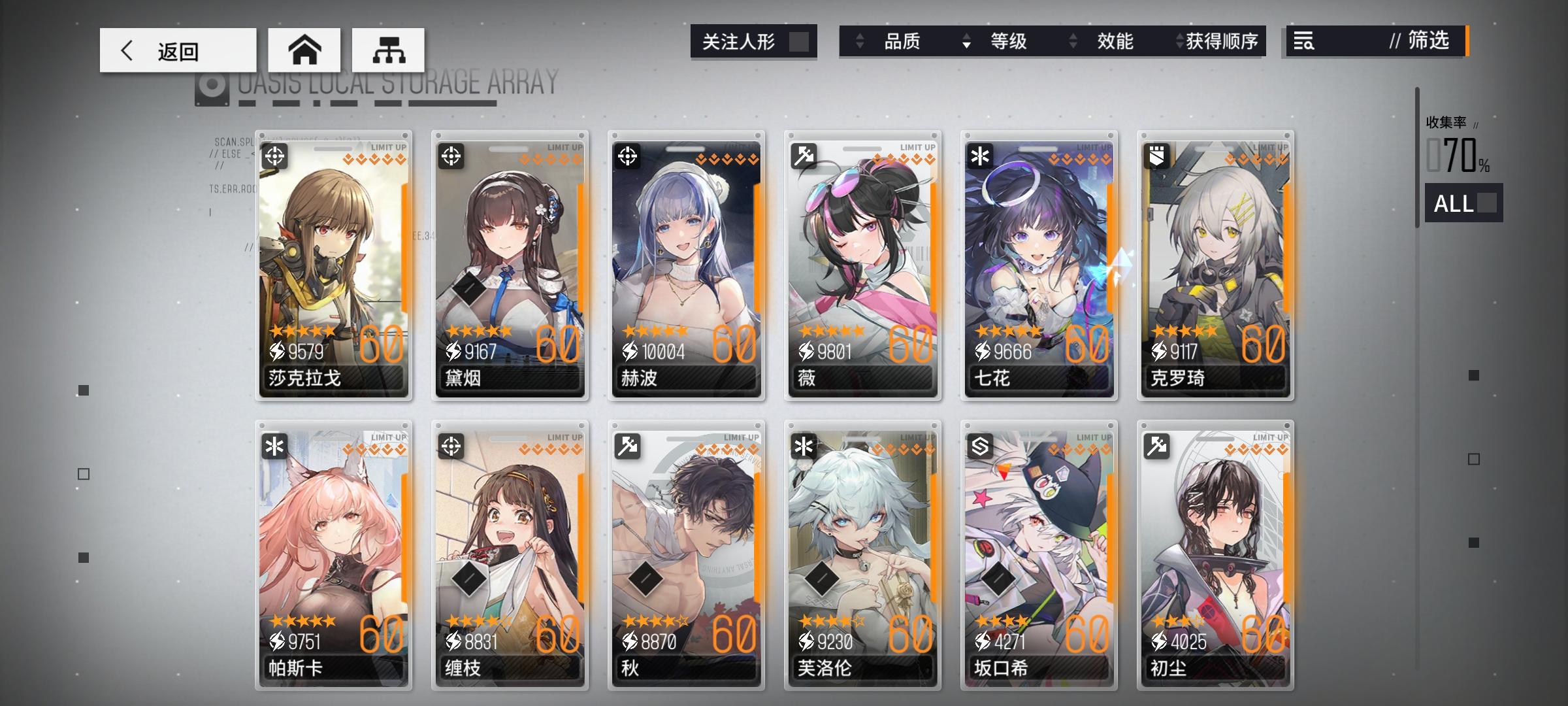Screen dimensions: 1568x706
Task: Click the sort arrows next to 效能
Action: pos(1072,41)
